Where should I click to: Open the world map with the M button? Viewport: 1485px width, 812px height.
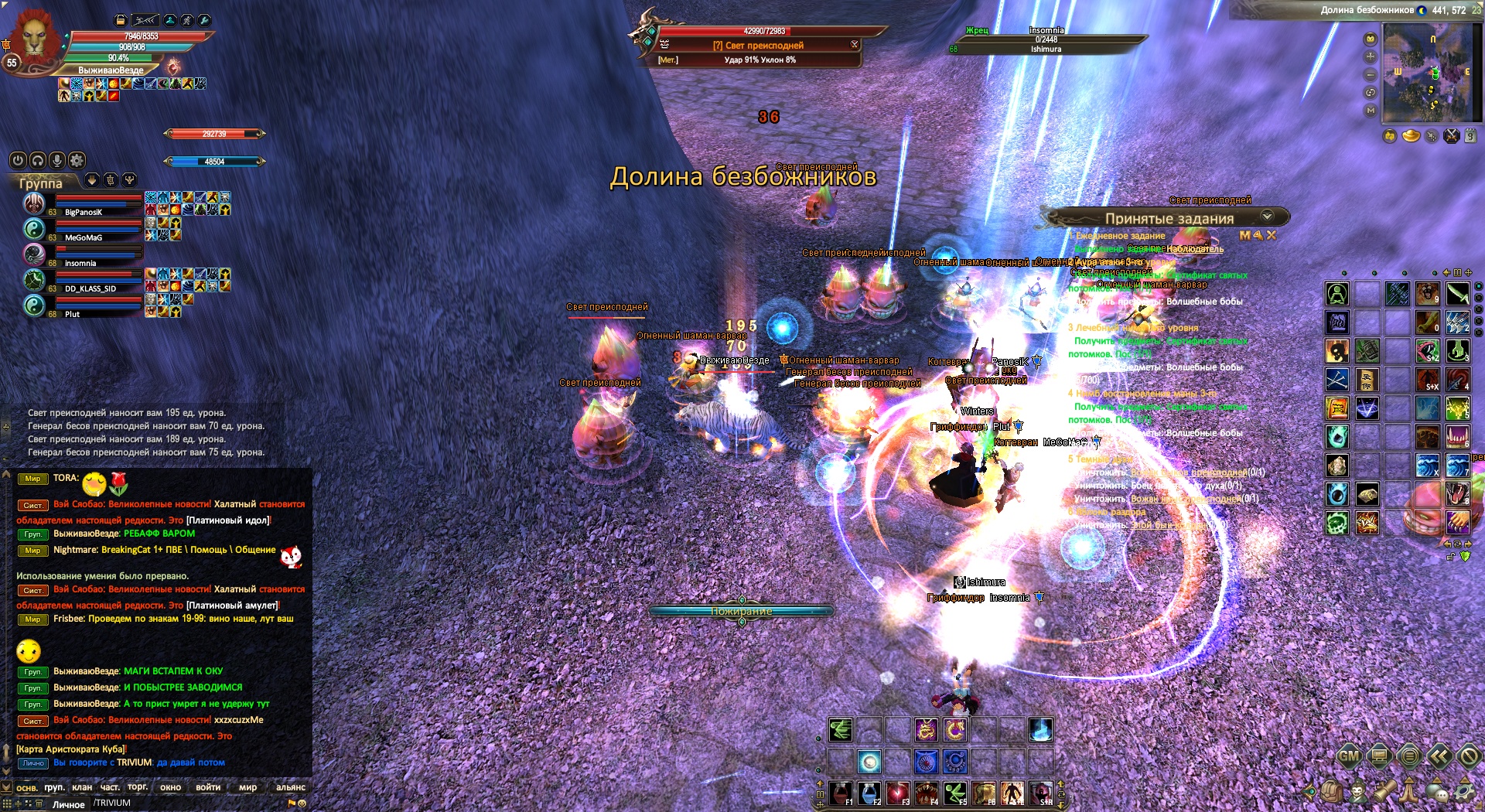pyautogui.click(x=1371, y=111)
